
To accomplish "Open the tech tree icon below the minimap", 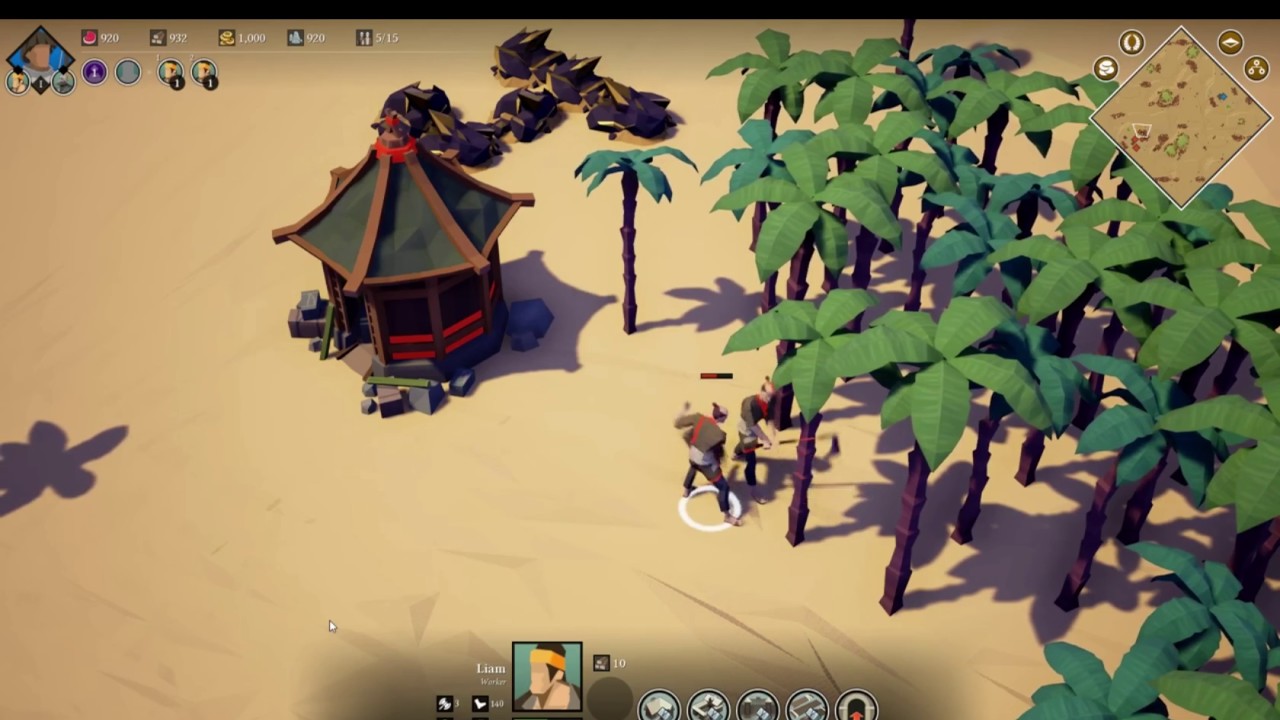I will click(1256, 70).
